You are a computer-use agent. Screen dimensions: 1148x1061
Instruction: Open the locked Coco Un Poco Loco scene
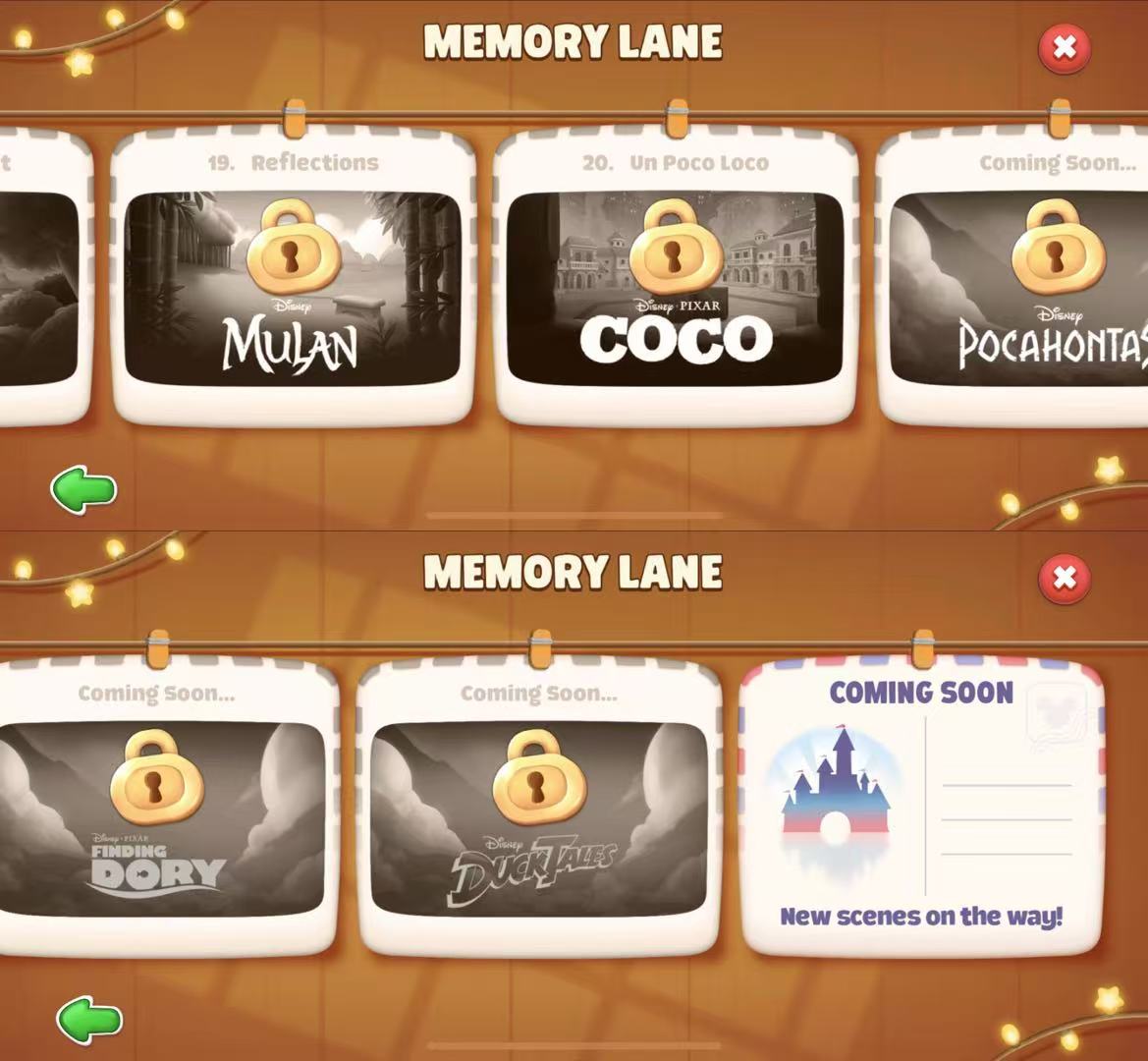675,287
